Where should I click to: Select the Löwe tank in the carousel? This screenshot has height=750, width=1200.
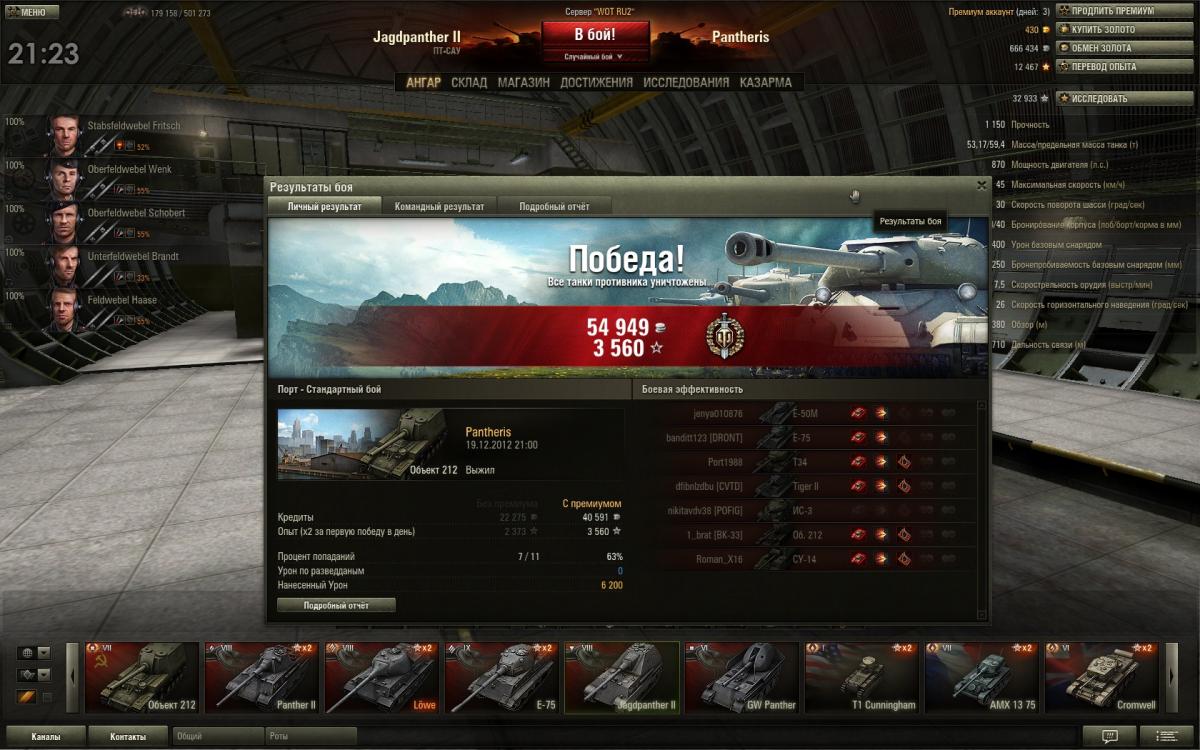[382, 677]
